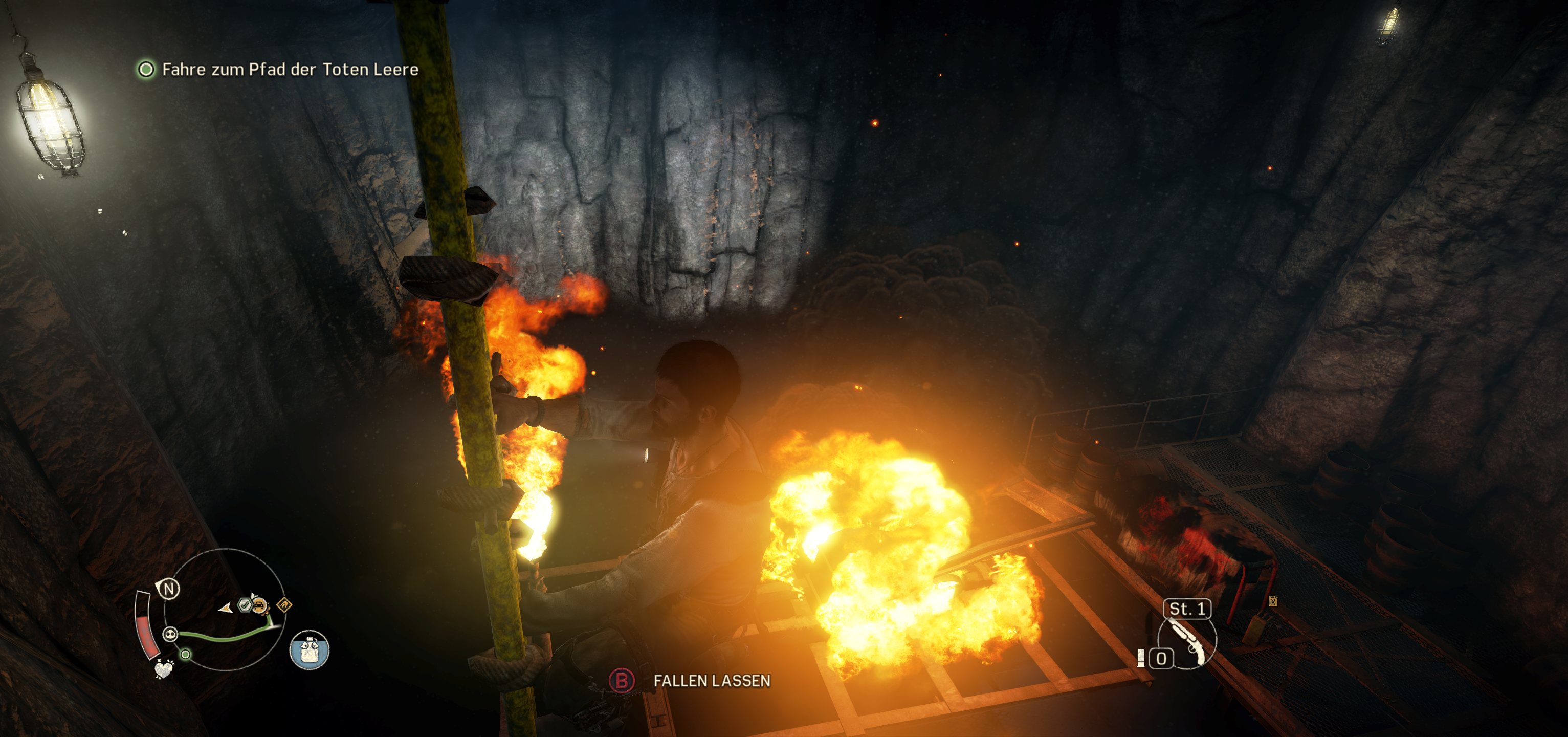Click the red health gauge arc beside minimap

(147, 635)
